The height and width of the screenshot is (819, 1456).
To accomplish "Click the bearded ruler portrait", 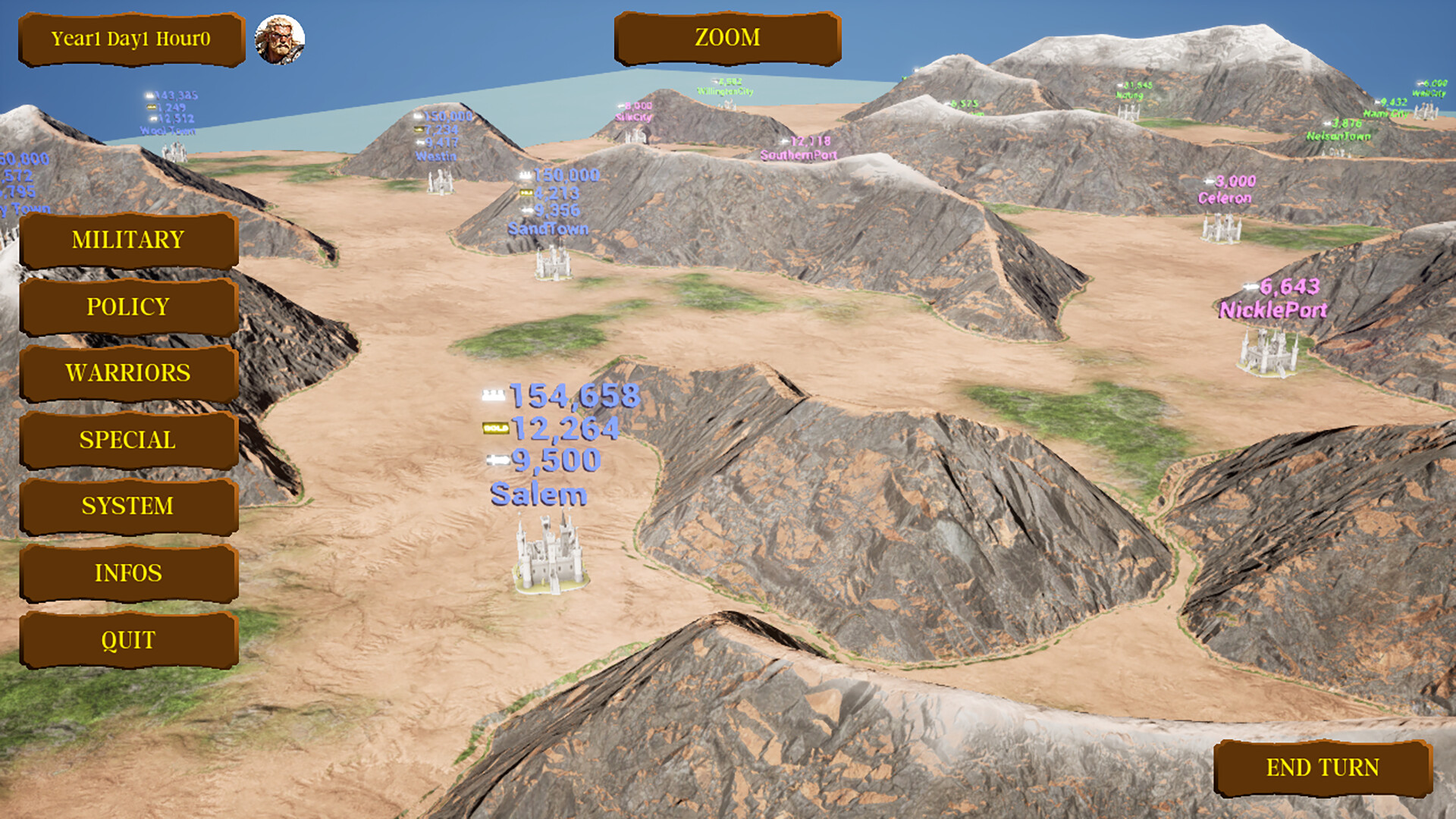I will (280, 39).
